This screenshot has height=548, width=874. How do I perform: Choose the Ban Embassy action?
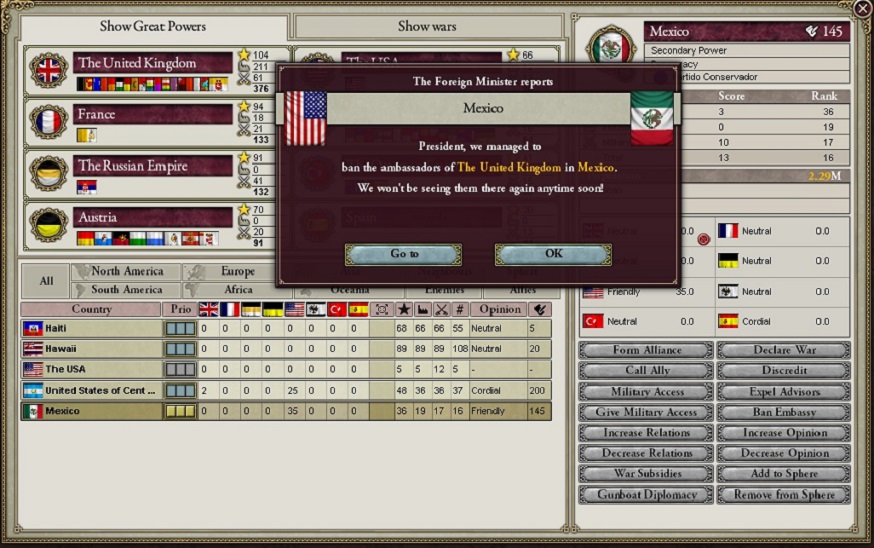click(784, 412)
